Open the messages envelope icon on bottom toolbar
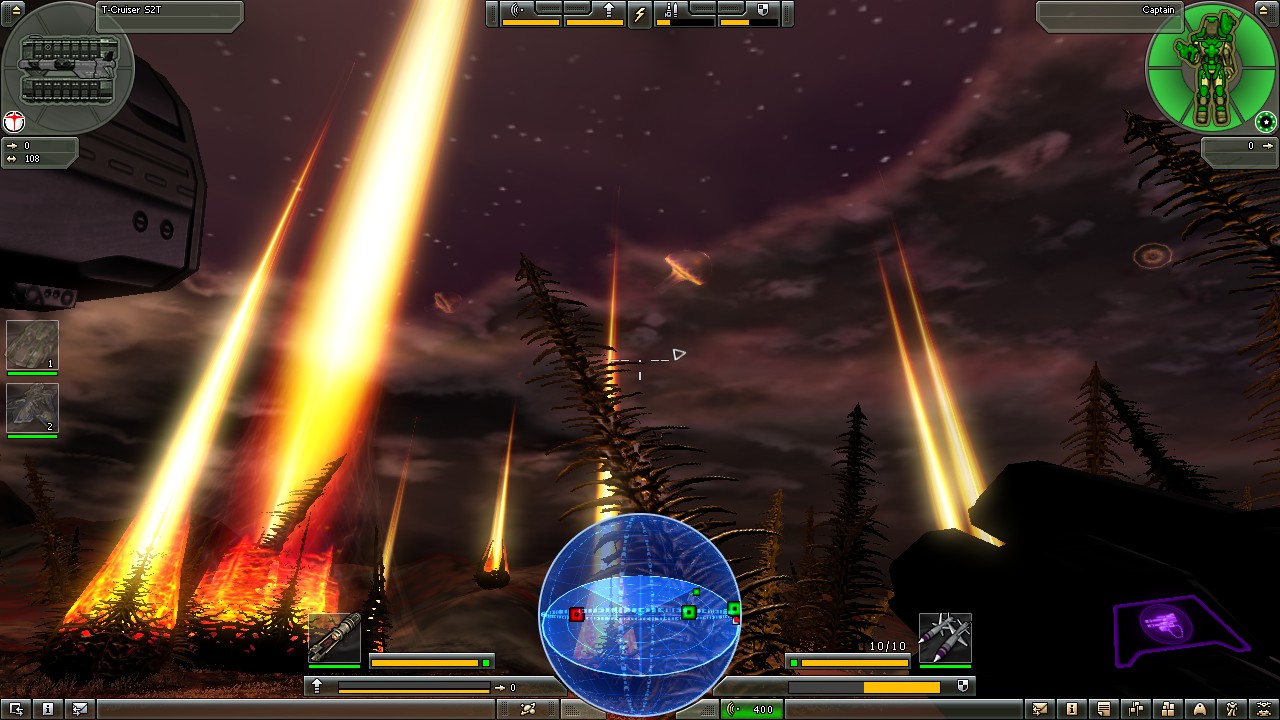The image size is (1280, 720). [1039, 710]
